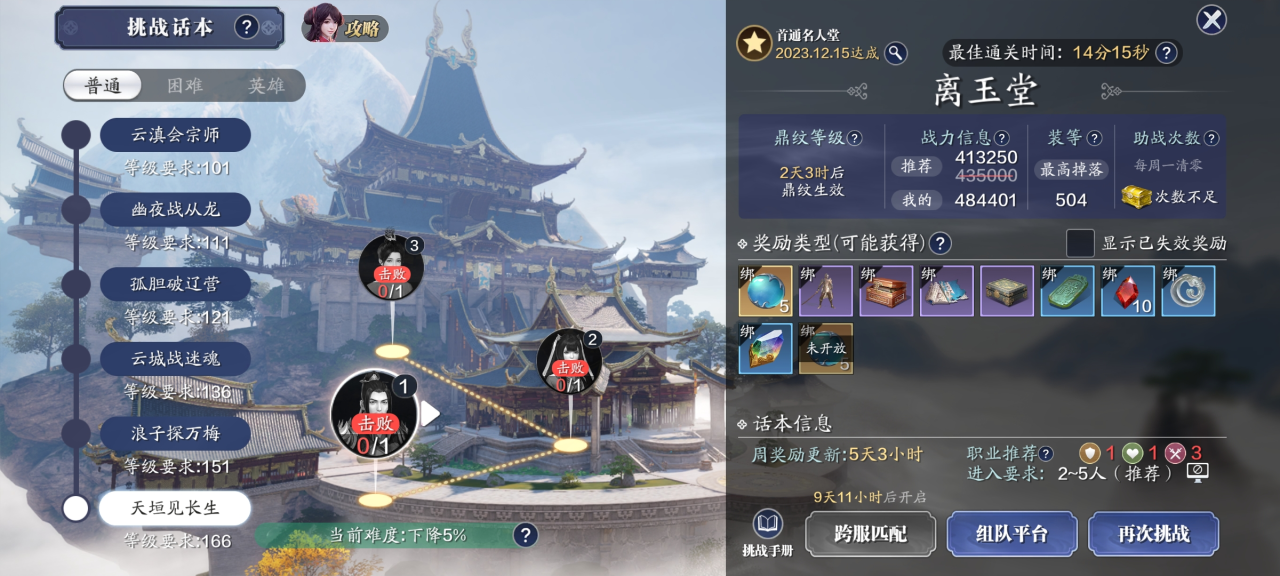Screen dimensions: 1280x576
Task: Switch to the 困难 difficulty tab
Action: click(x=185, y=86)
